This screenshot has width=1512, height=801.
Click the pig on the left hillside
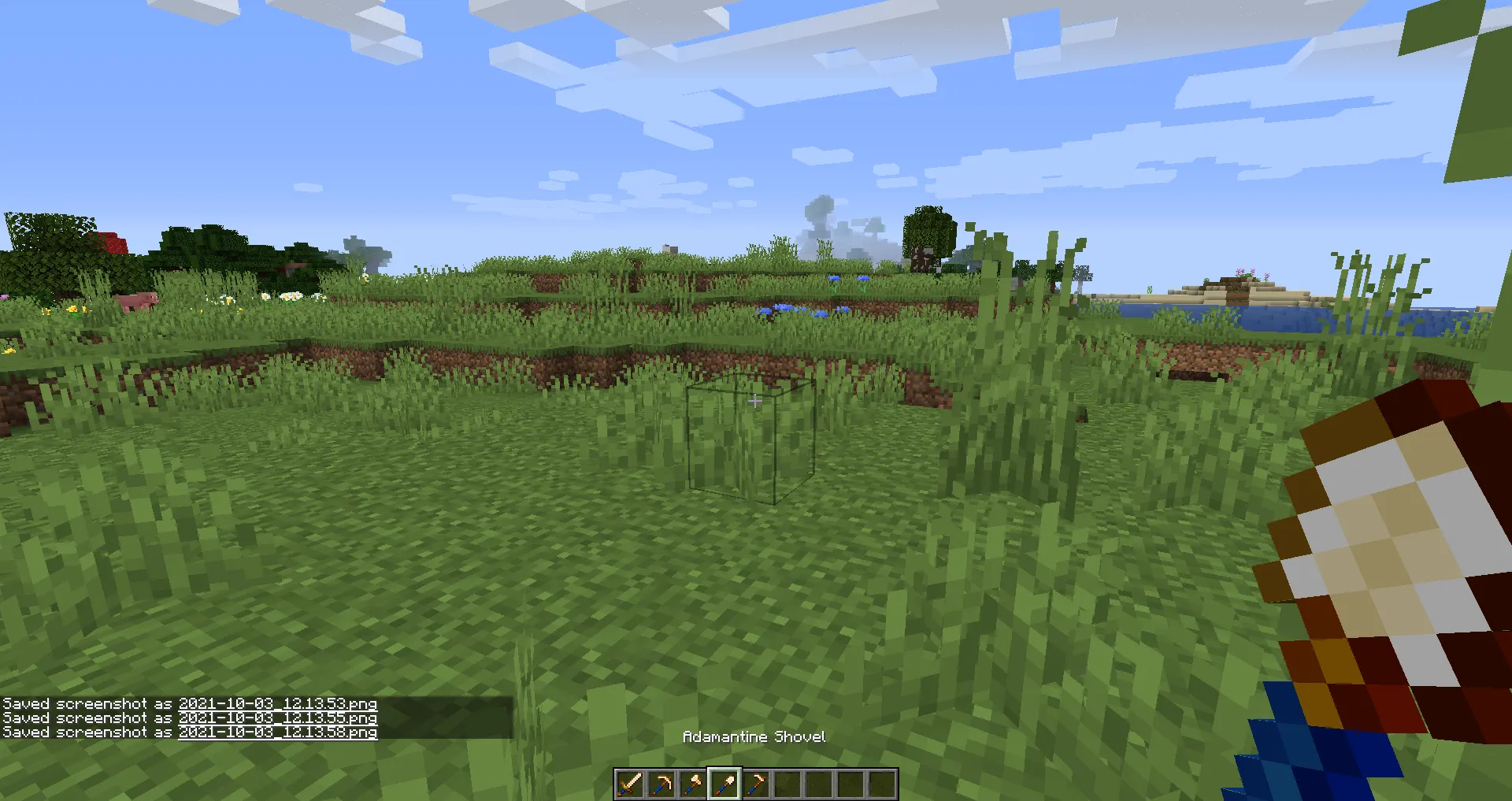click(x=138, y=299)
